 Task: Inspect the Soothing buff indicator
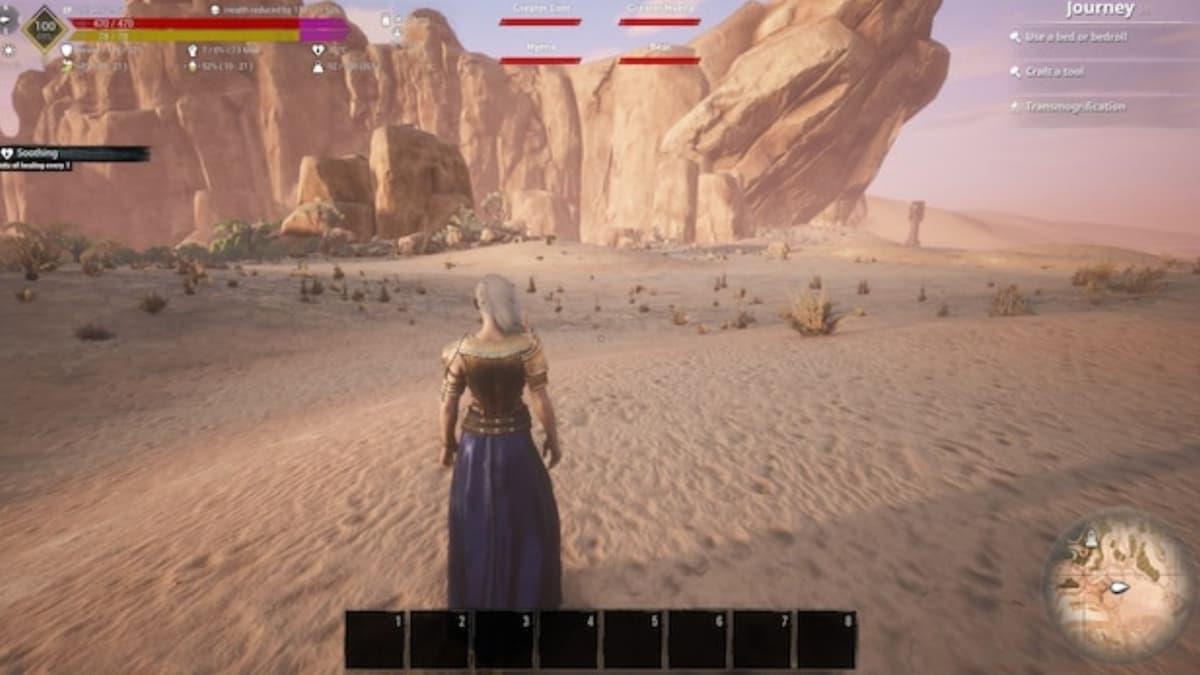coord(70,154)
